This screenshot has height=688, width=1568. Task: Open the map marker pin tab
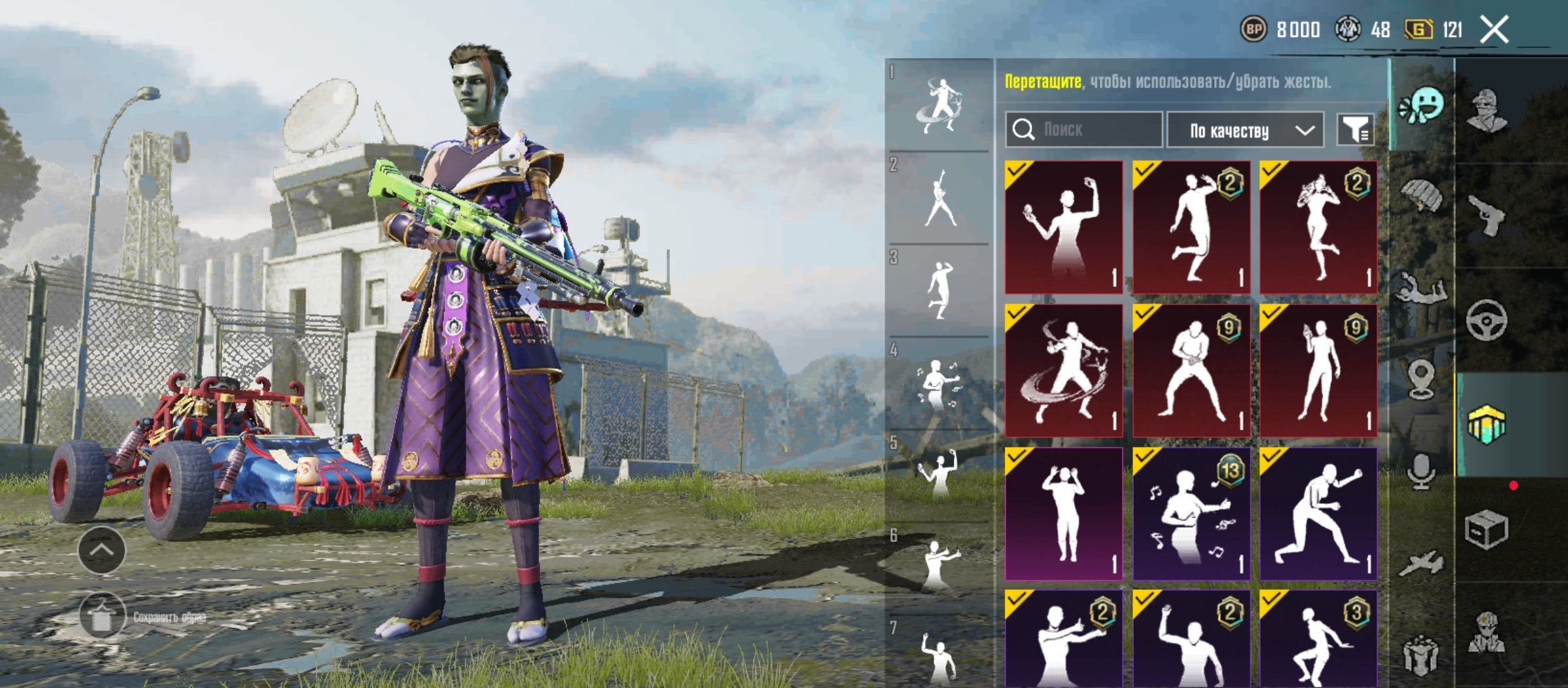[x=1421, y=378]
